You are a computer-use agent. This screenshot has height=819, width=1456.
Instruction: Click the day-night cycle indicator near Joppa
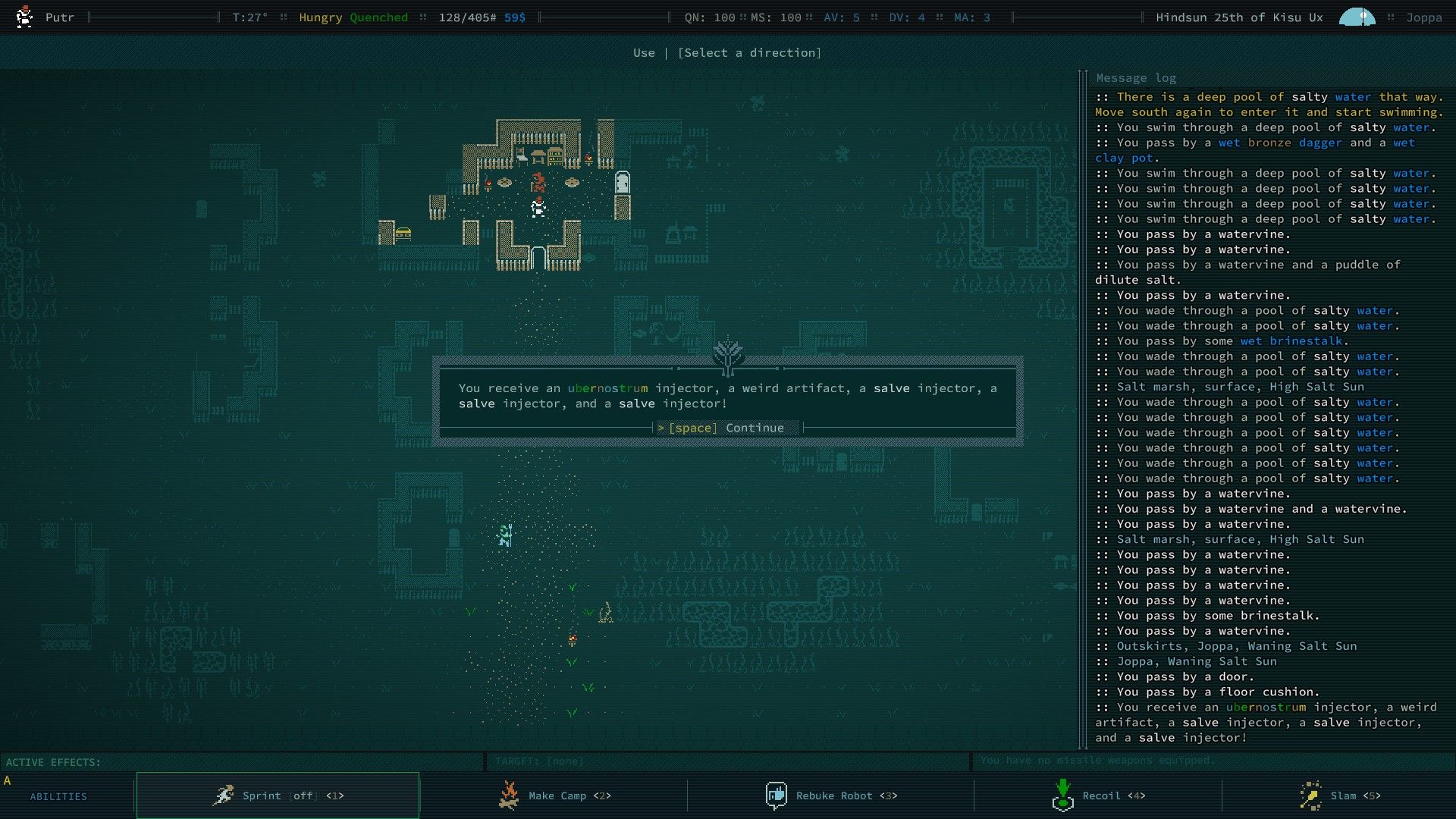pyautogui.click(x=1356, y=16)
